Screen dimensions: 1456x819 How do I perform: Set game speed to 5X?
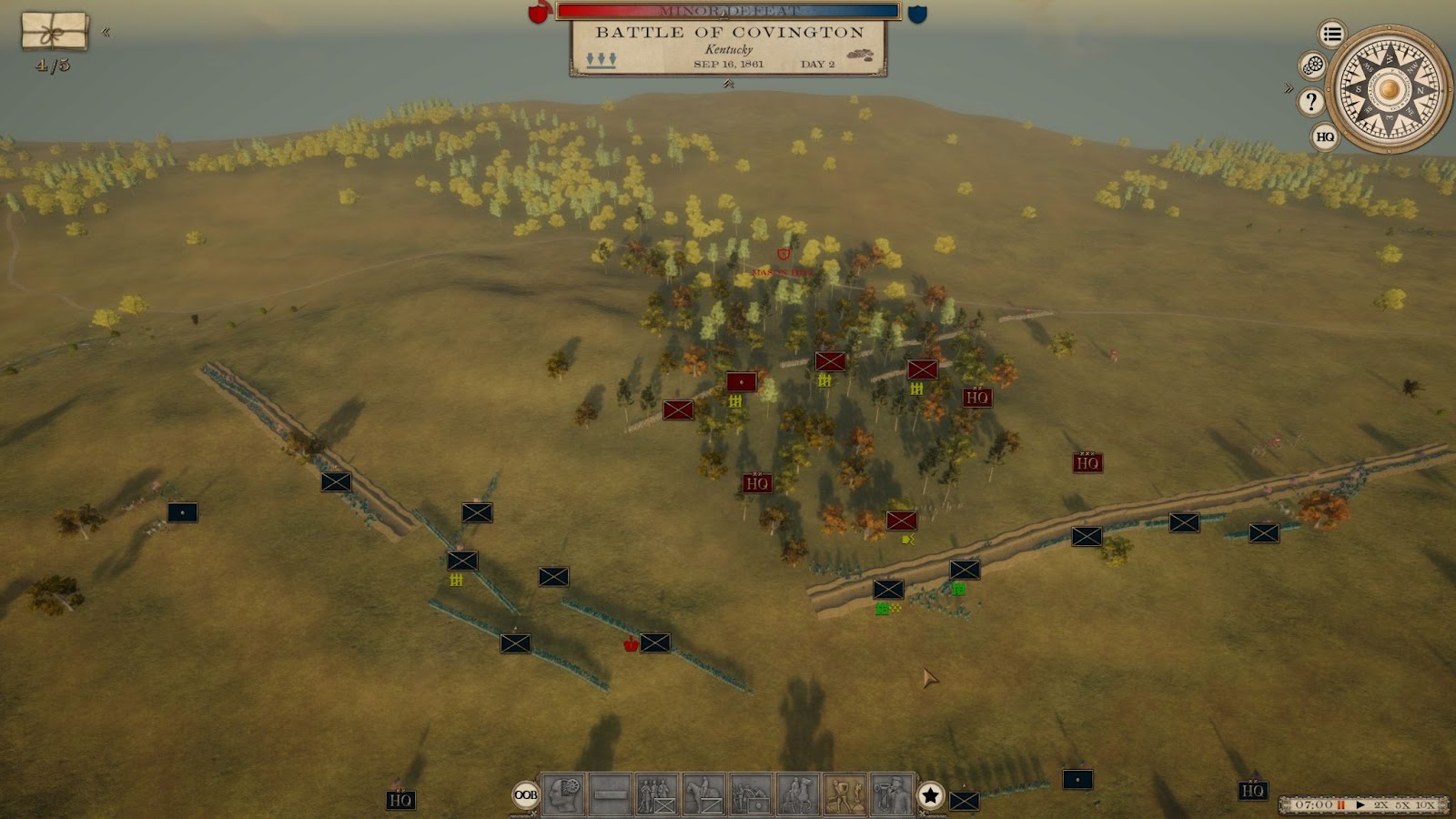[1402, 804]
